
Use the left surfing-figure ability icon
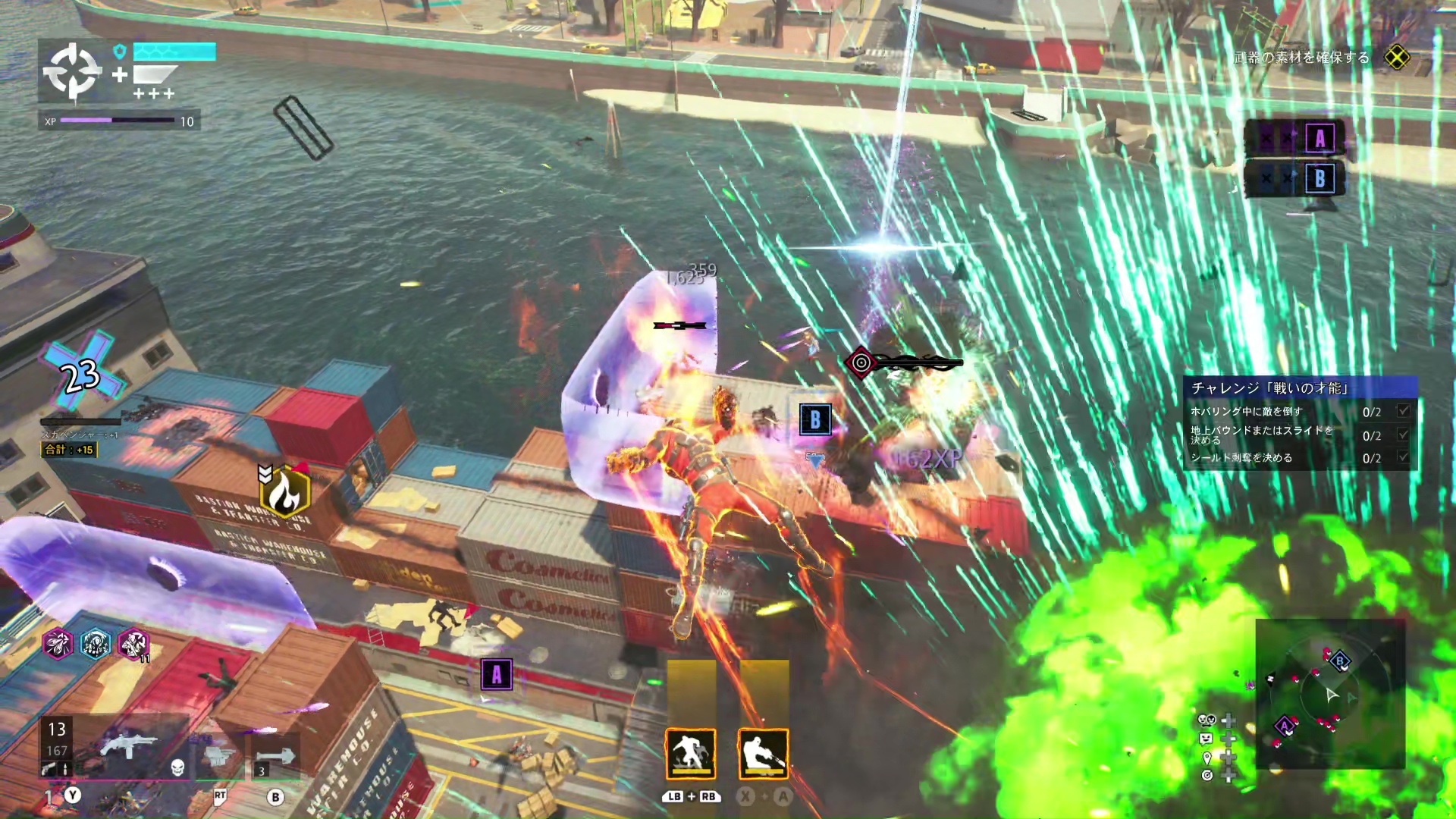(690, 754)
